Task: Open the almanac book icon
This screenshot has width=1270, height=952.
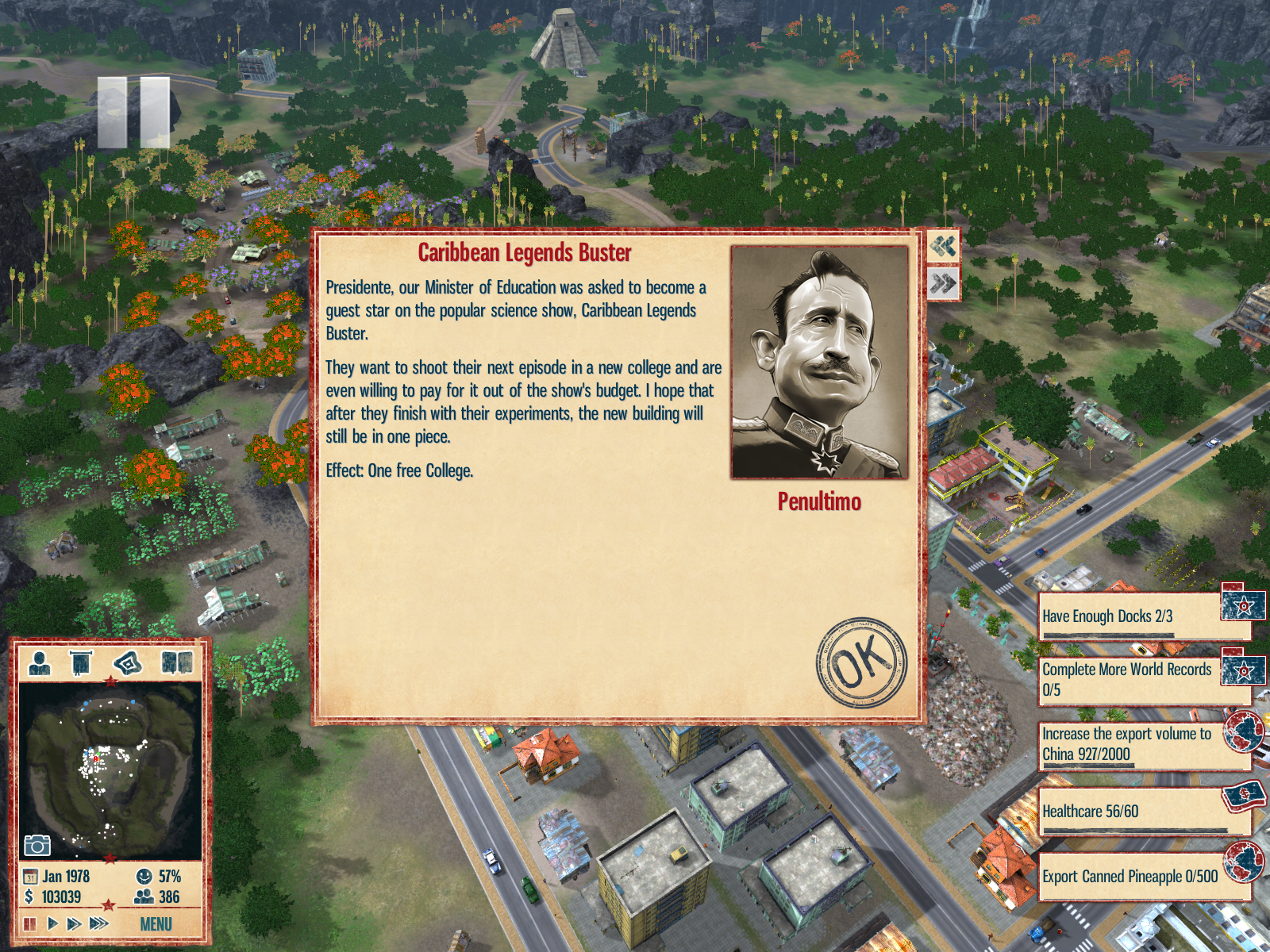Action: 177,662
